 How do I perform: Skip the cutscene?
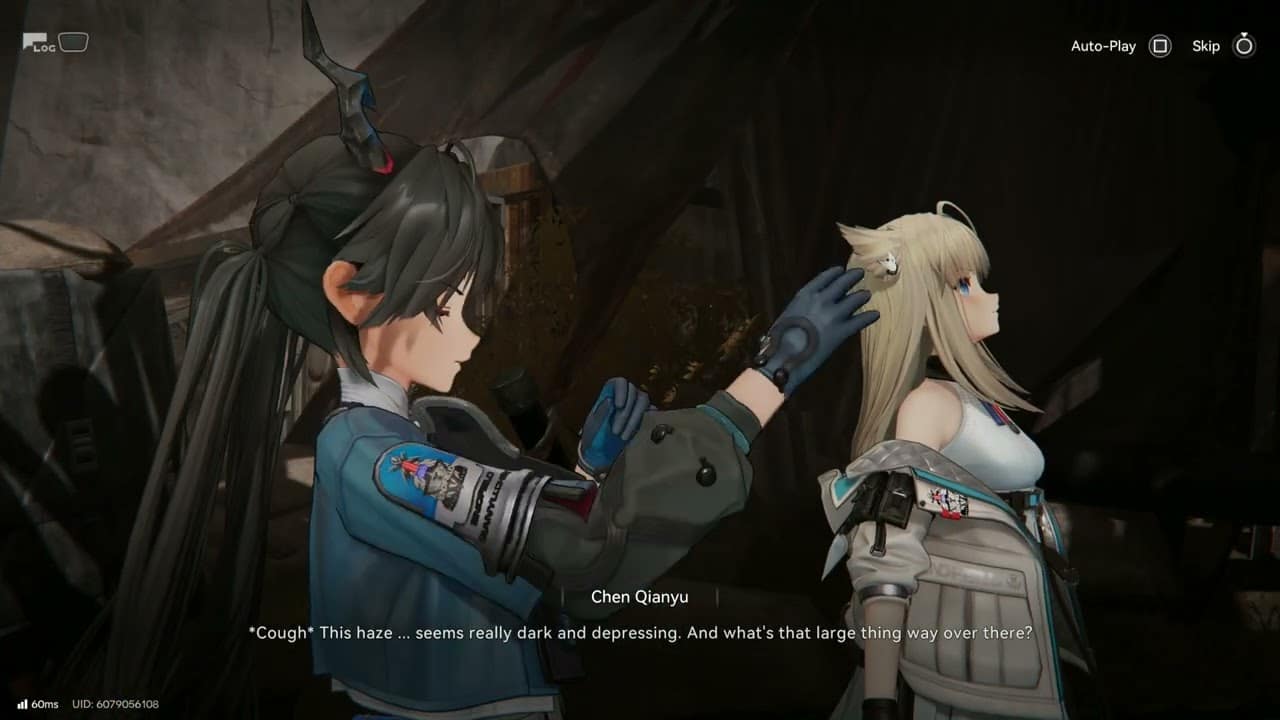pyautogui.click(x=1243, y=46)
